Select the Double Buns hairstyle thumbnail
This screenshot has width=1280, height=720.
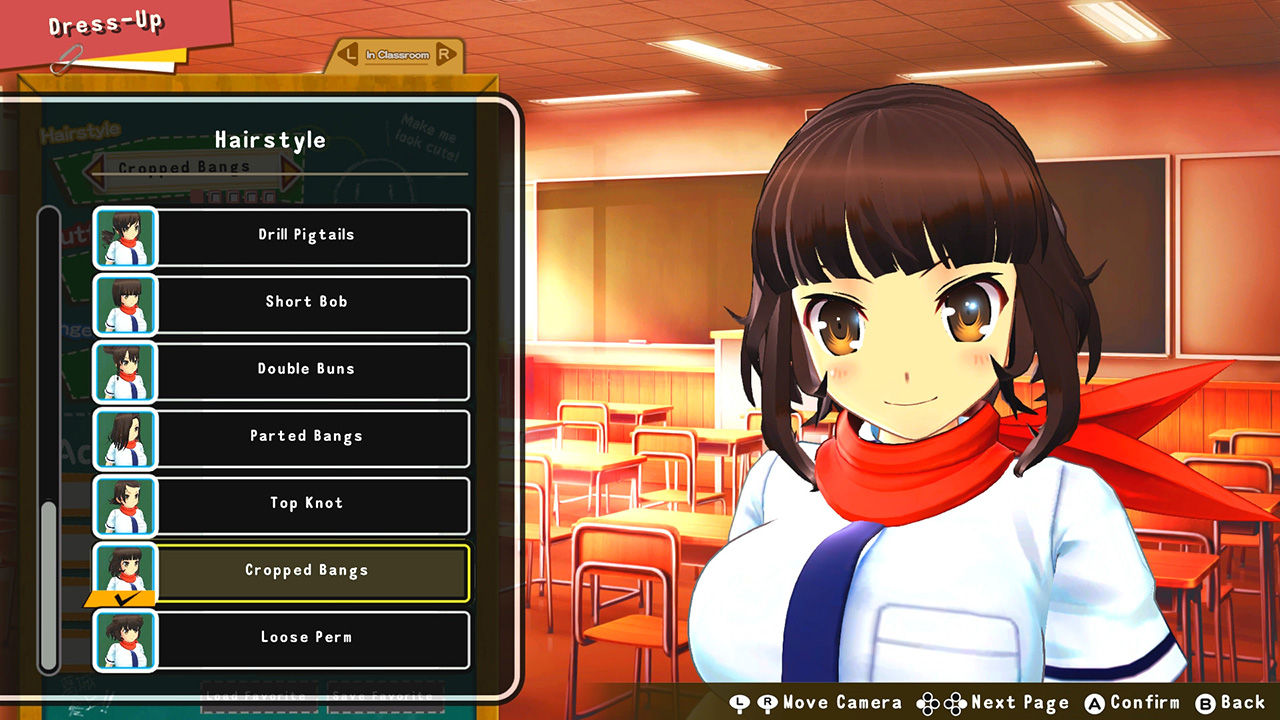click(124, 372)
